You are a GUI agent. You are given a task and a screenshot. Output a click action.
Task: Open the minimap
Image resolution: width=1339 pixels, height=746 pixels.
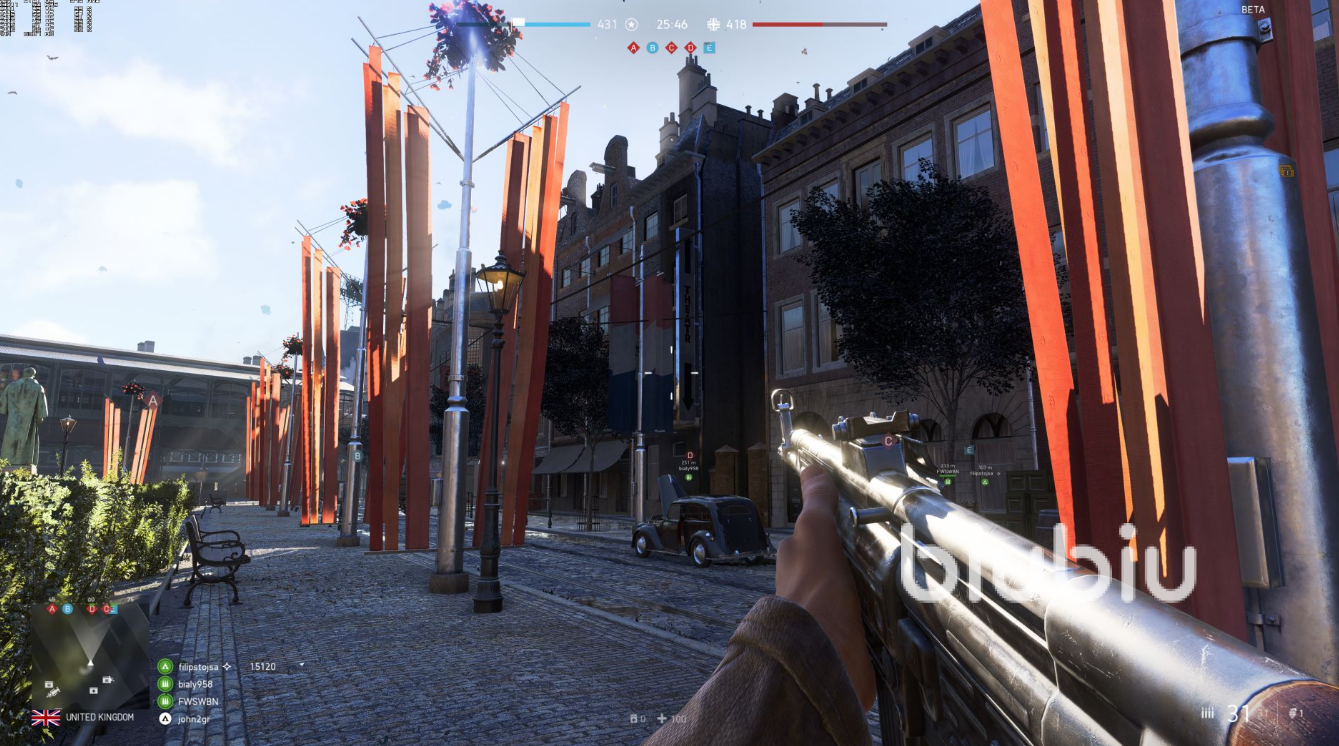click(90, 655)
